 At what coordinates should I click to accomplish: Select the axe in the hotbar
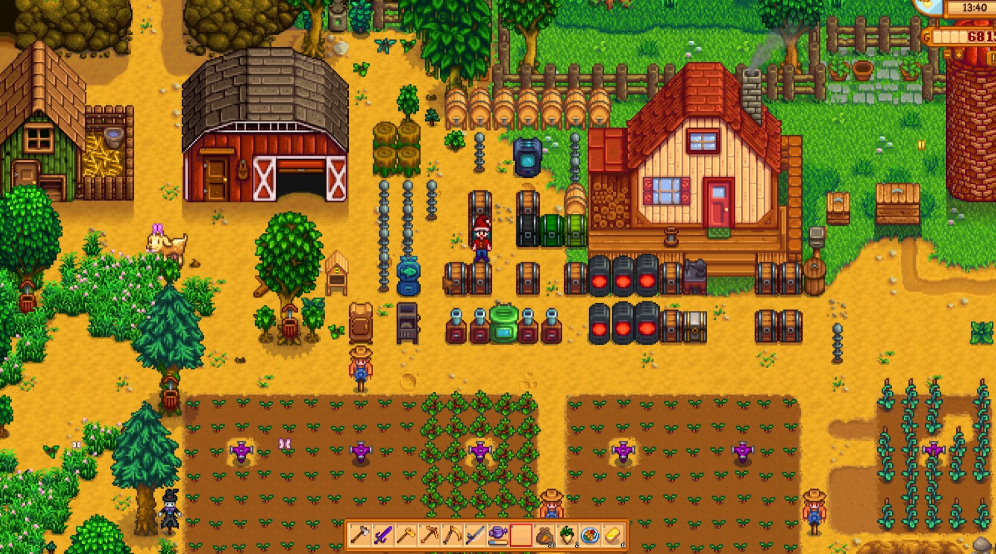pos(360,536)
